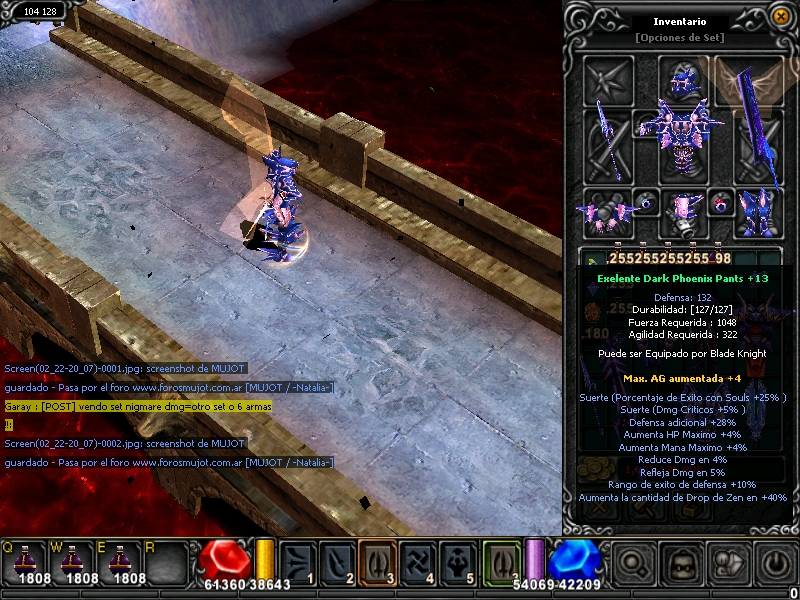Choose the equipped gloves slot
The height and width of the screenshot is (600, 800).
[x=607, y=210]
